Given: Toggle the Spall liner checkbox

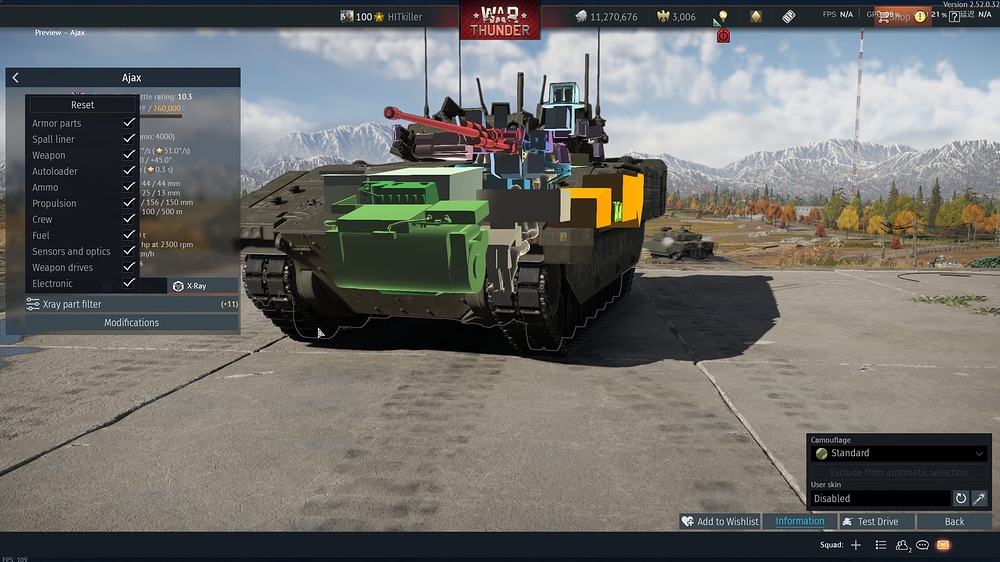Looking at the screenshot, I should pyautogui.click(x=129, y=139).
